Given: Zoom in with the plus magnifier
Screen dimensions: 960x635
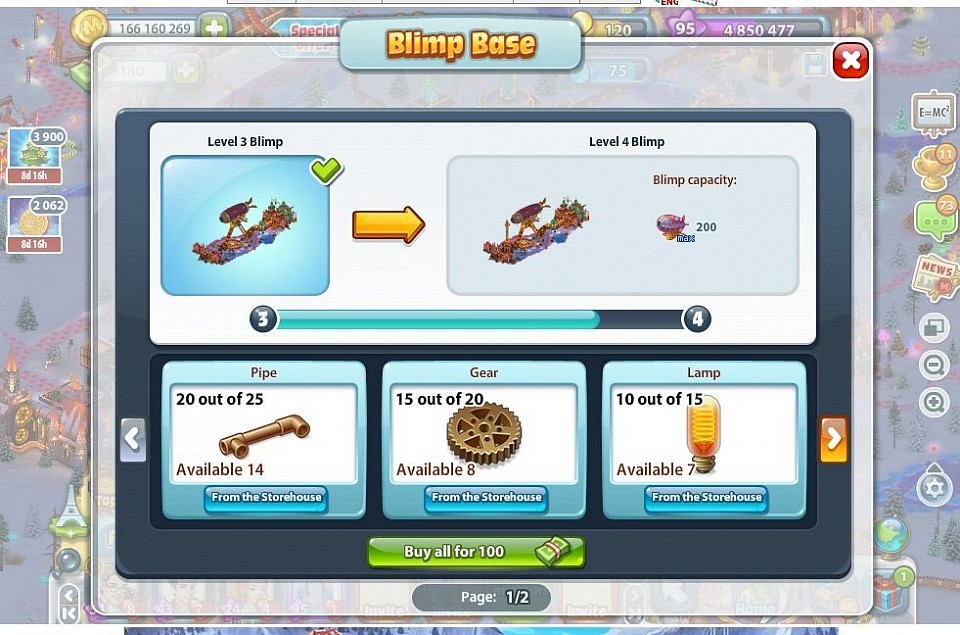Looking at the screenshot, I should click(x=934, y=403).
